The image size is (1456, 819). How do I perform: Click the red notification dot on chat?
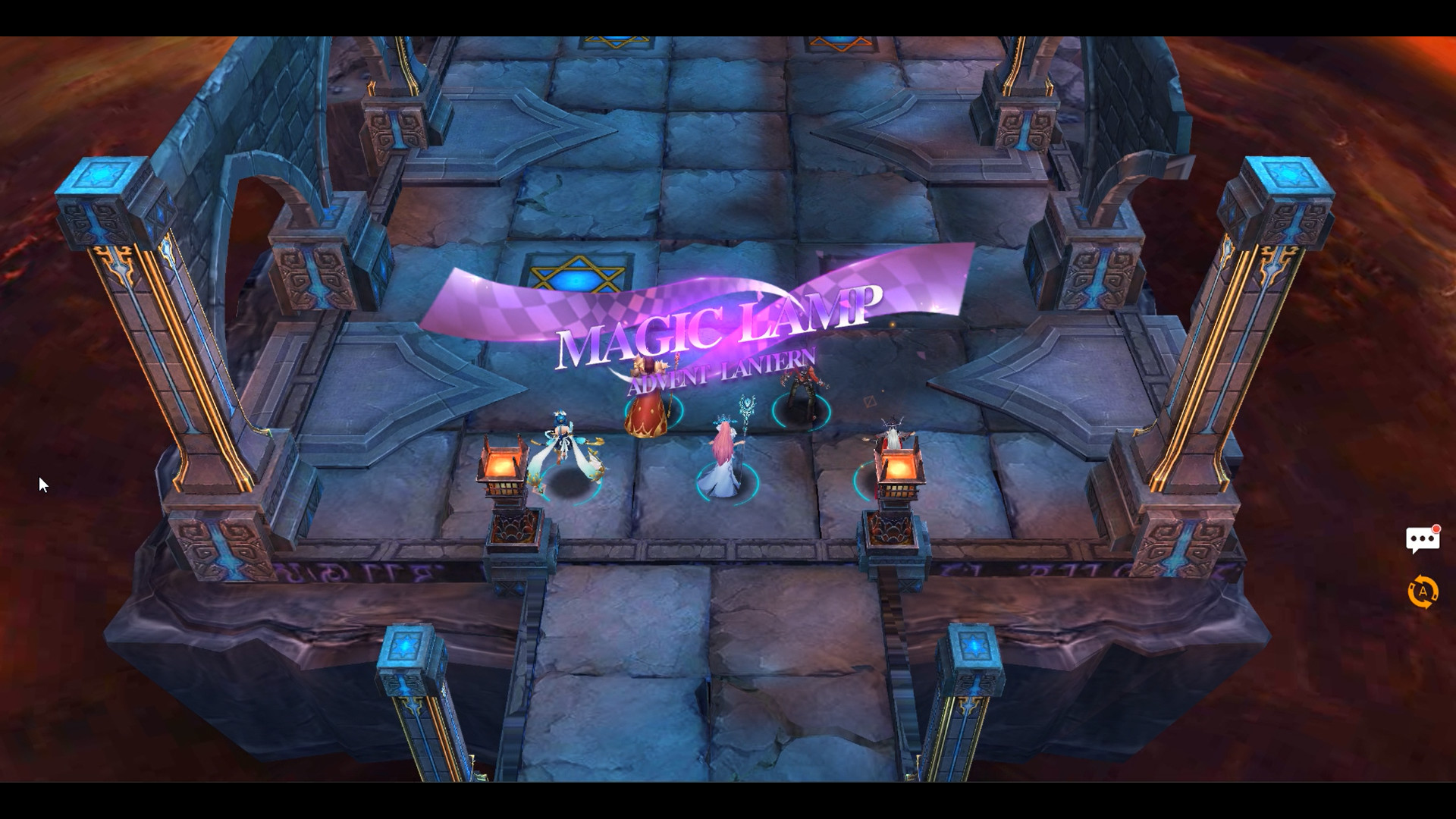tap(1436, 529)
